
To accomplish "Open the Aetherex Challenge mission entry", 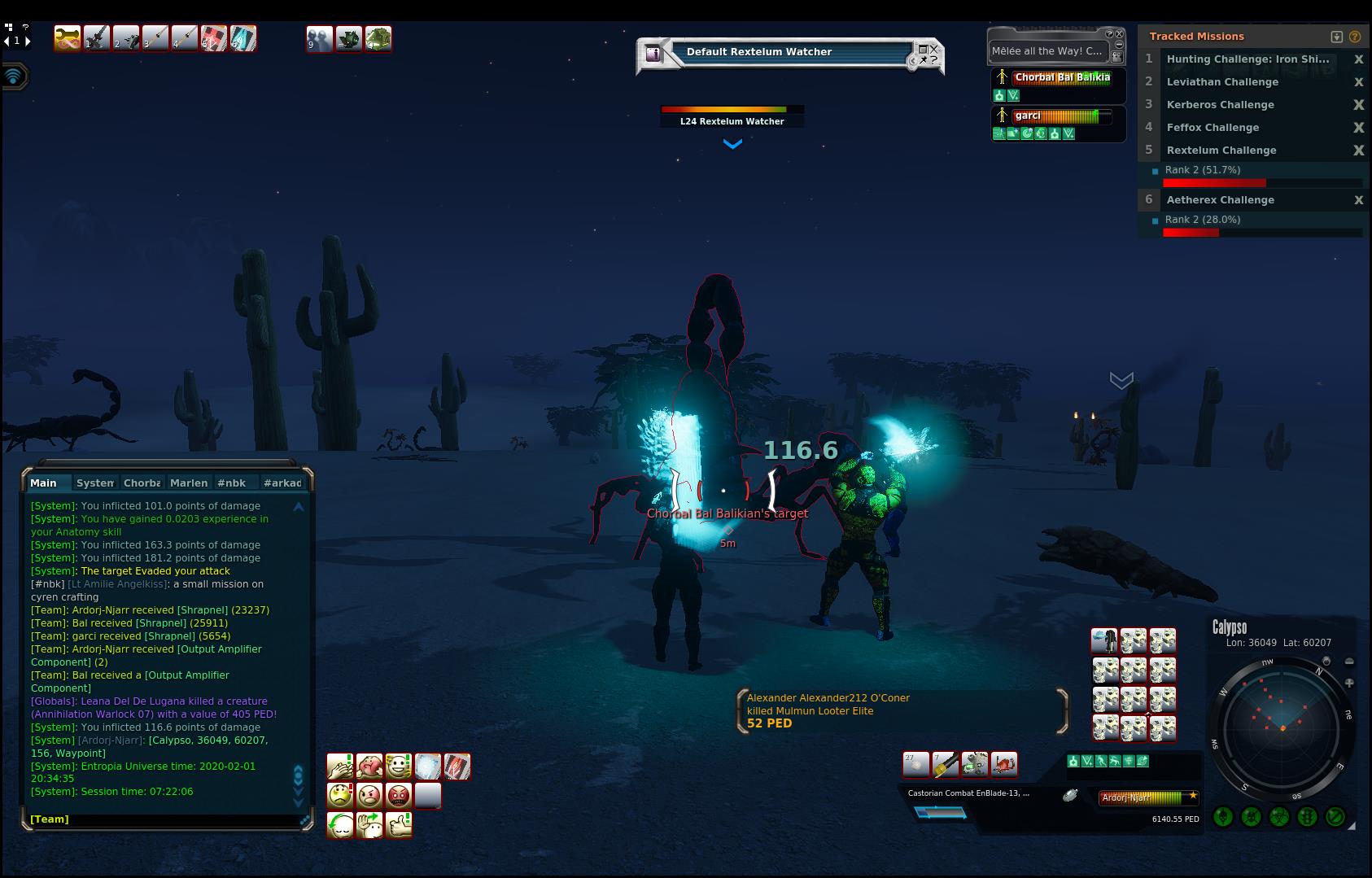I will tap(1220, 200).
